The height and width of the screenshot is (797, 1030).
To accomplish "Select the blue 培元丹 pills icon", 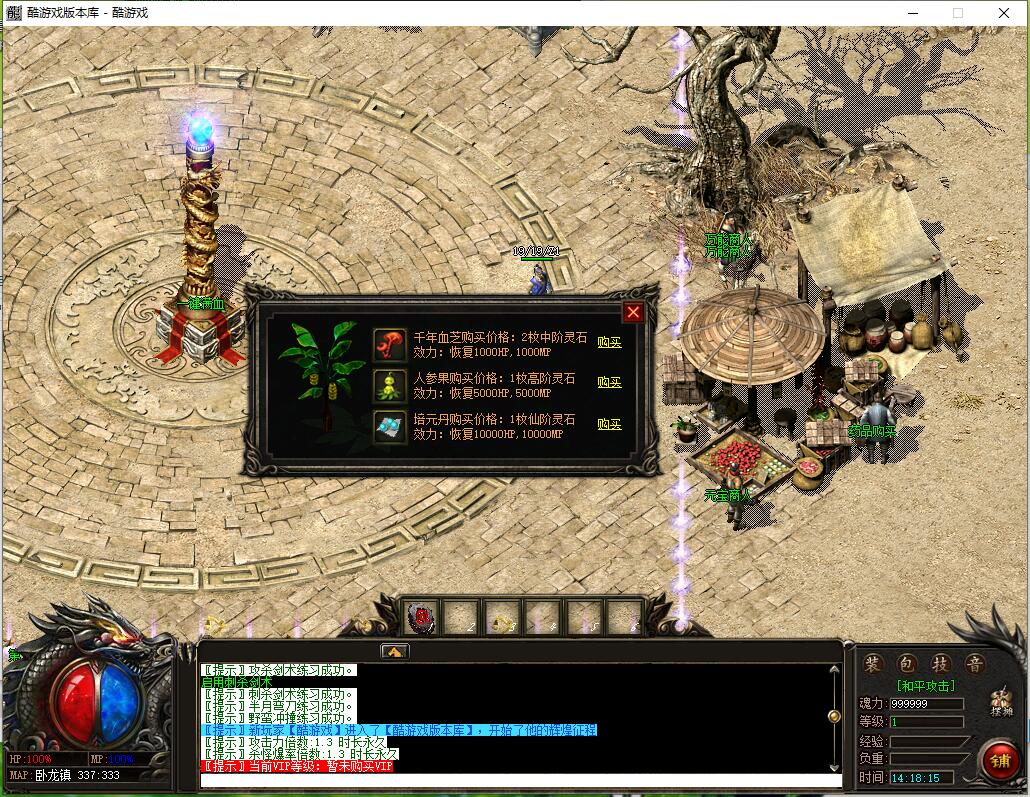I will coord(389,426).
